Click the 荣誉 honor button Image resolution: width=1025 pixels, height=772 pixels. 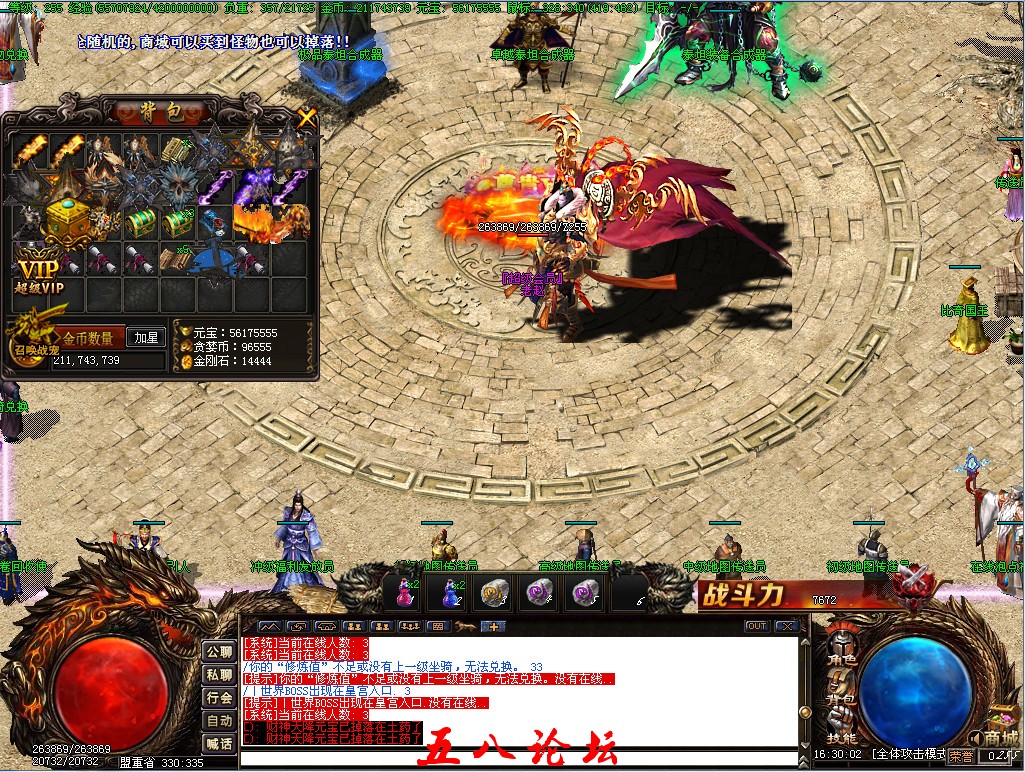pyautogui.click(x=961, y=756)
